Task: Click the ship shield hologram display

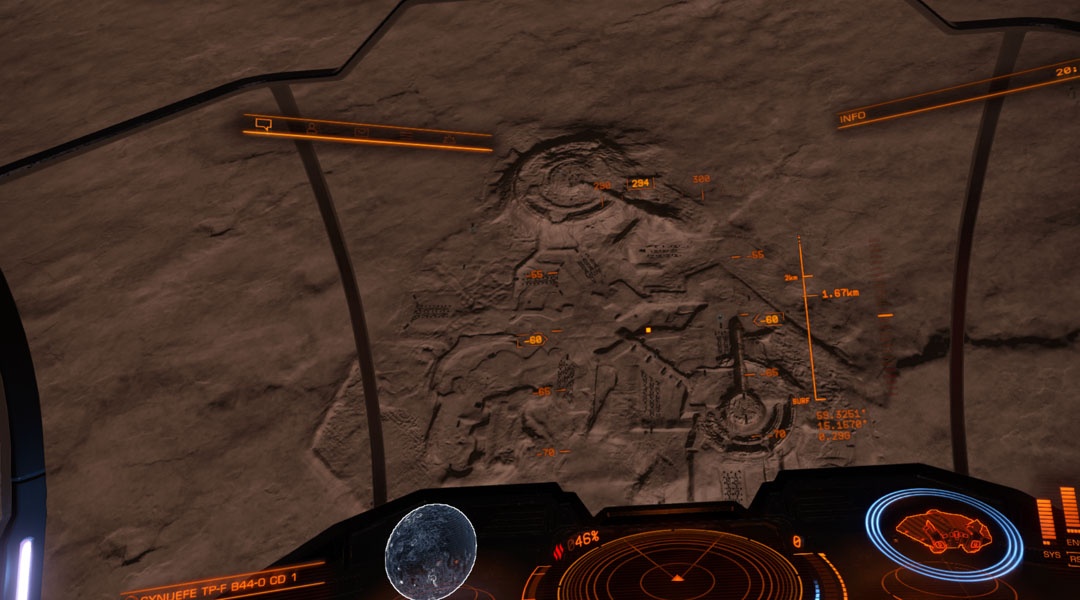Action: pos(943,533)
